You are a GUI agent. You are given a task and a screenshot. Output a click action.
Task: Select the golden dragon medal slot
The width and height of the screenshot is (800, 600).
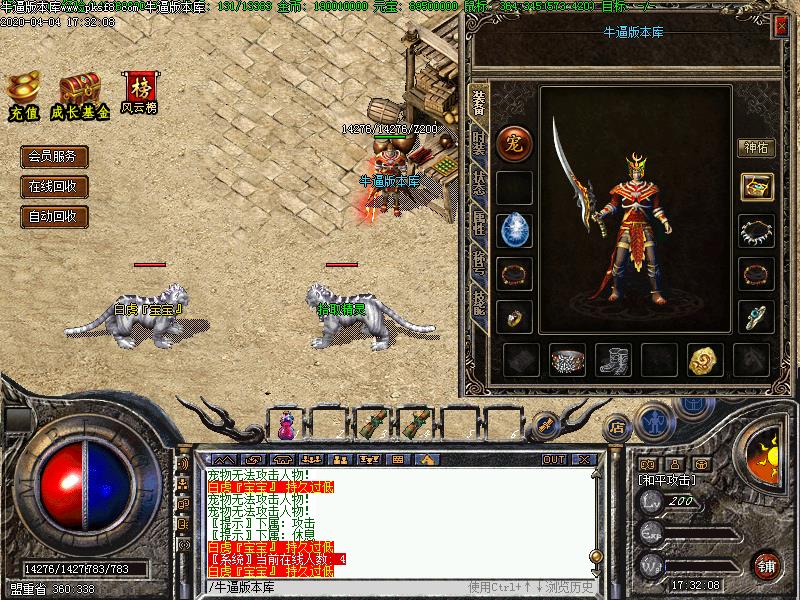704,360
